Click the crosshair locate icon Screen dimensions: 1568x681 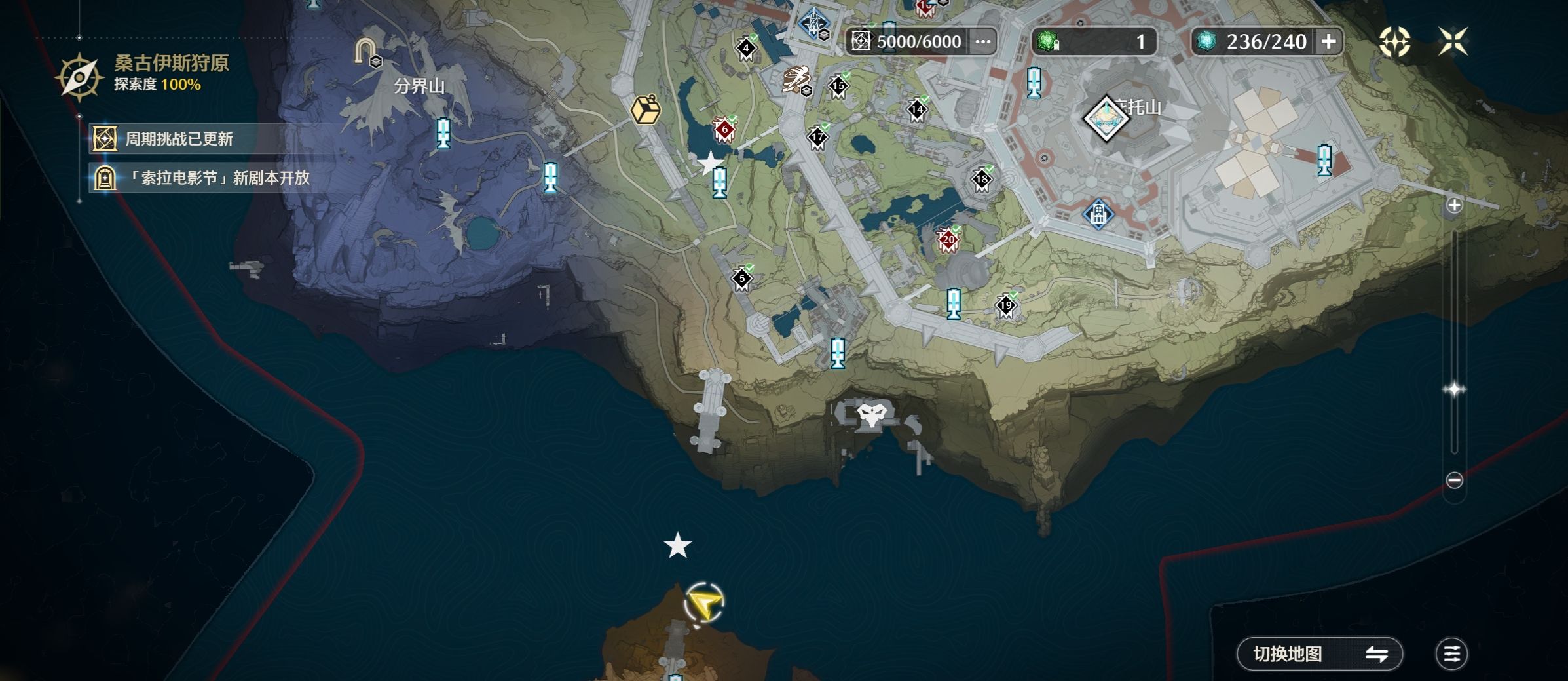(x=1394, y=42)
